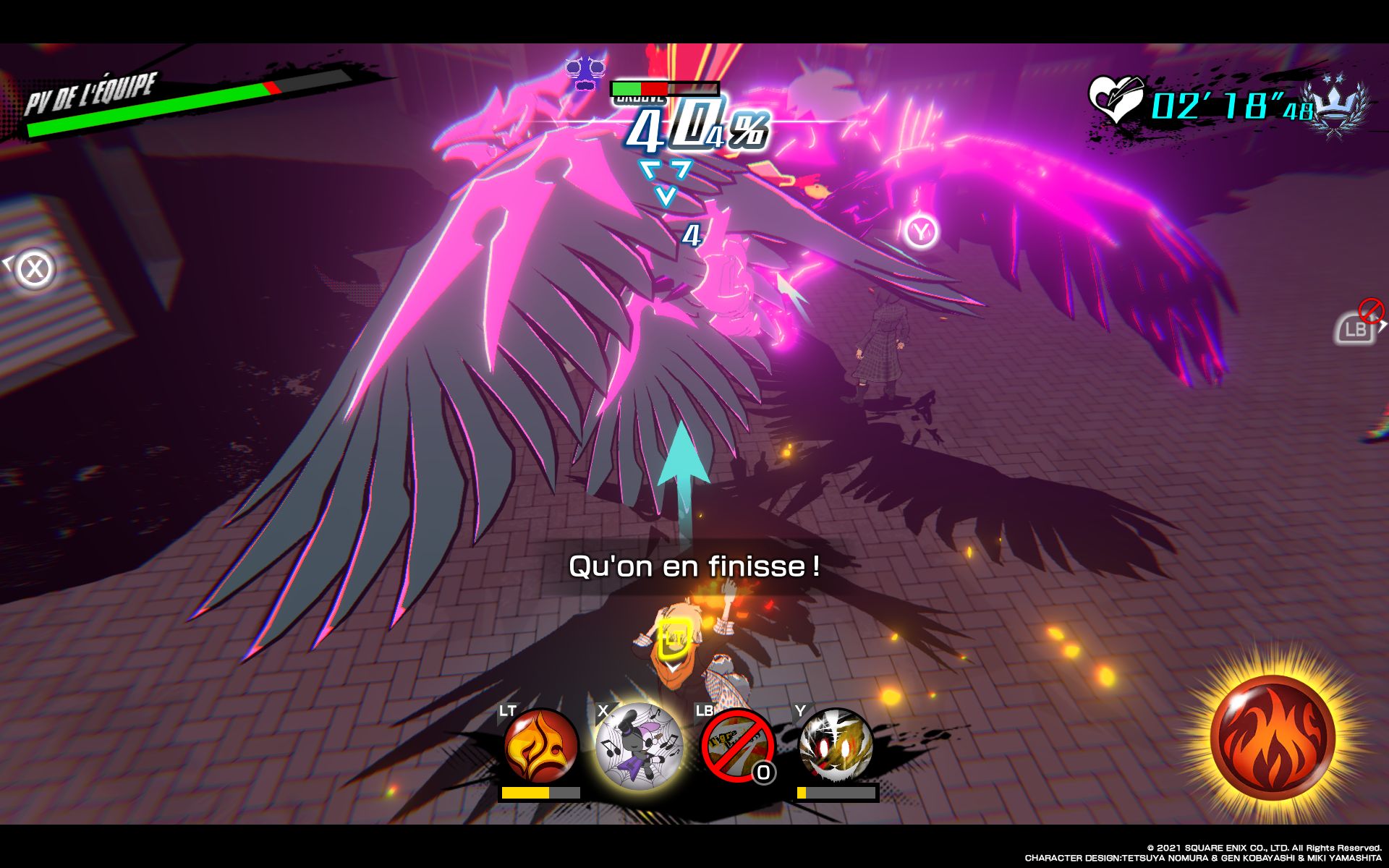Unleash the large fire mashup orb
Viewport: 1389px width, 868px height.
(x=1273, y=736)
